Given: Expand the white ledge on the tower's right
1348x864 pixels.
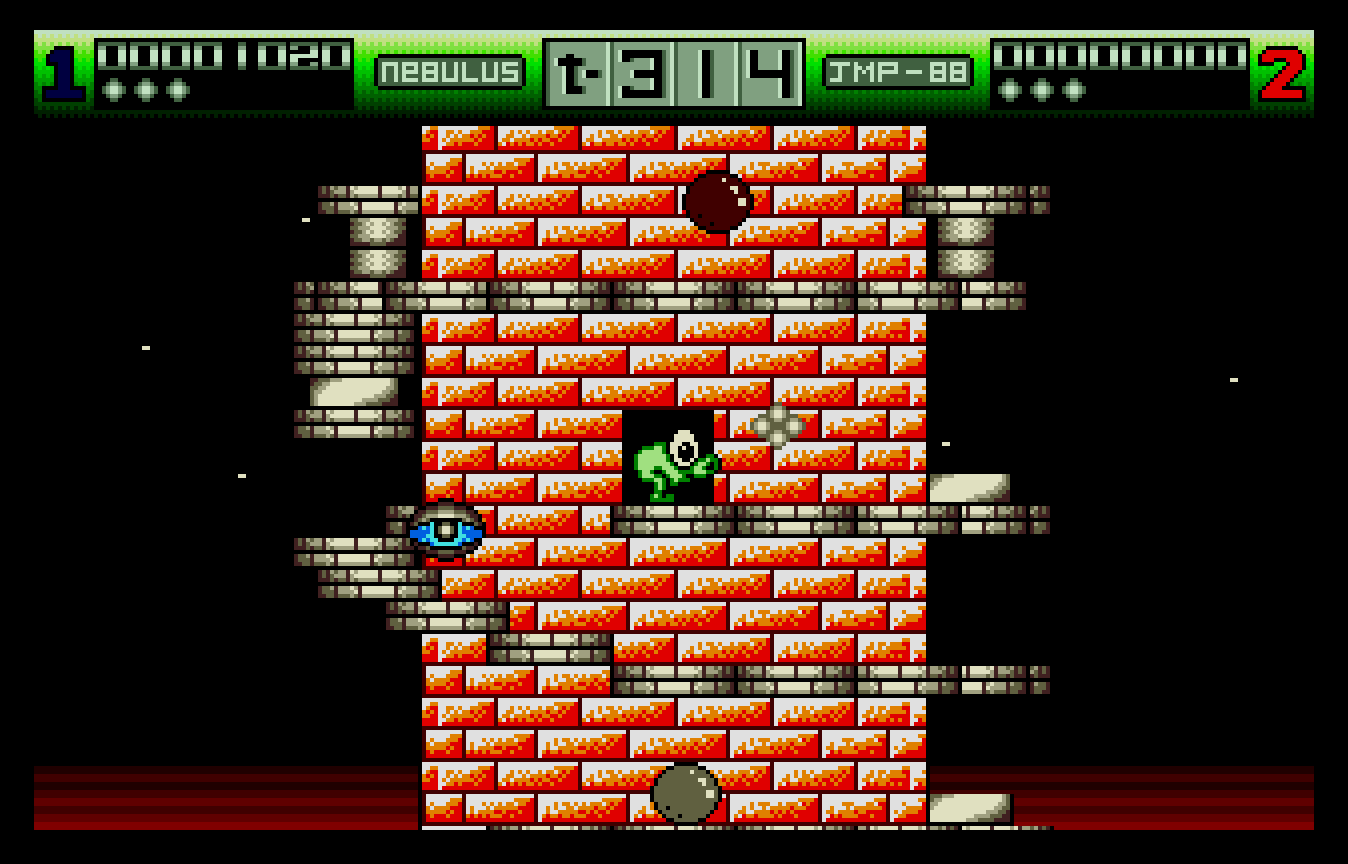Looking at the screenshot, I should (970, 488).
